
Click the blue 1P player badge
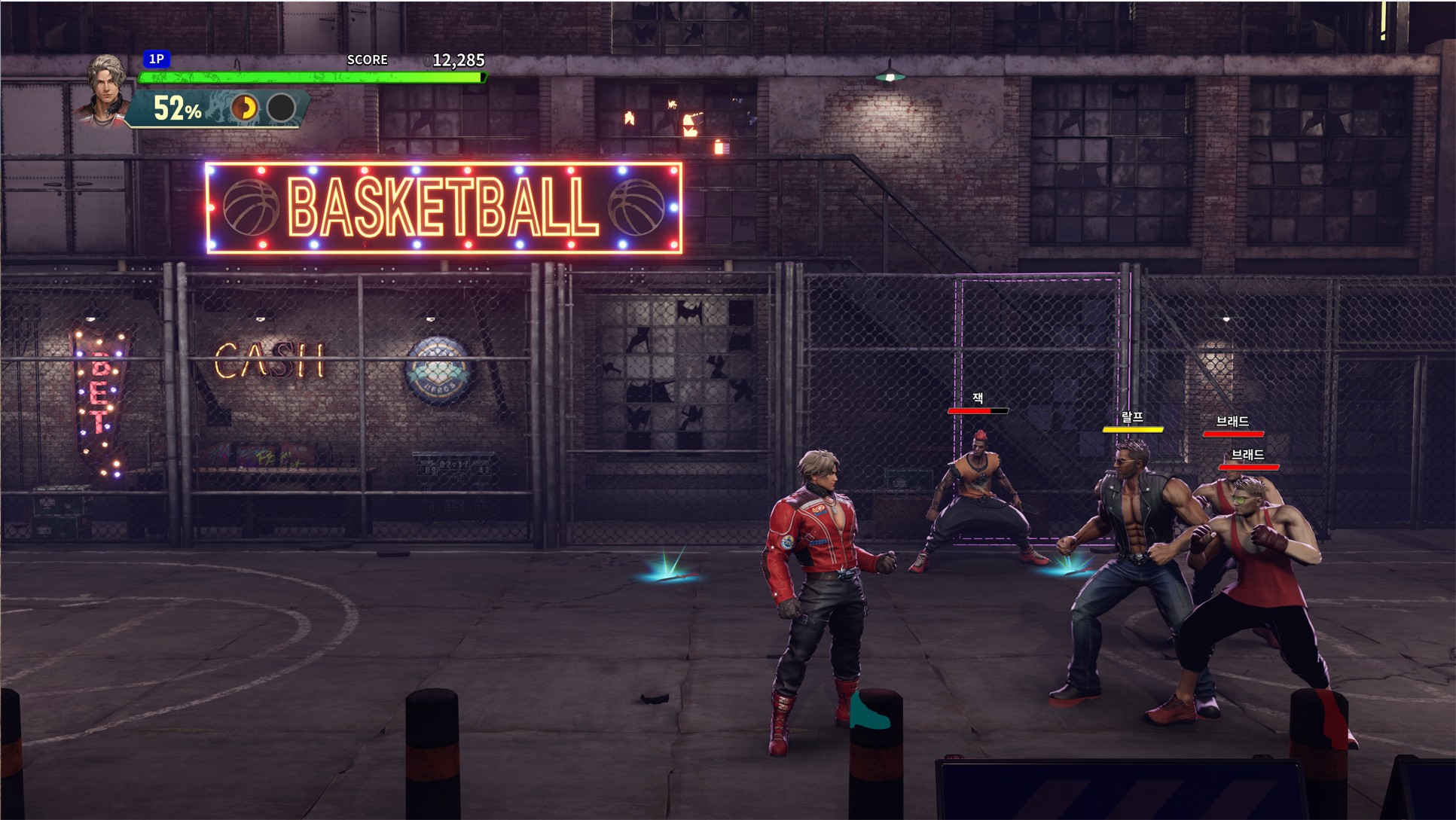pos(157,59)
